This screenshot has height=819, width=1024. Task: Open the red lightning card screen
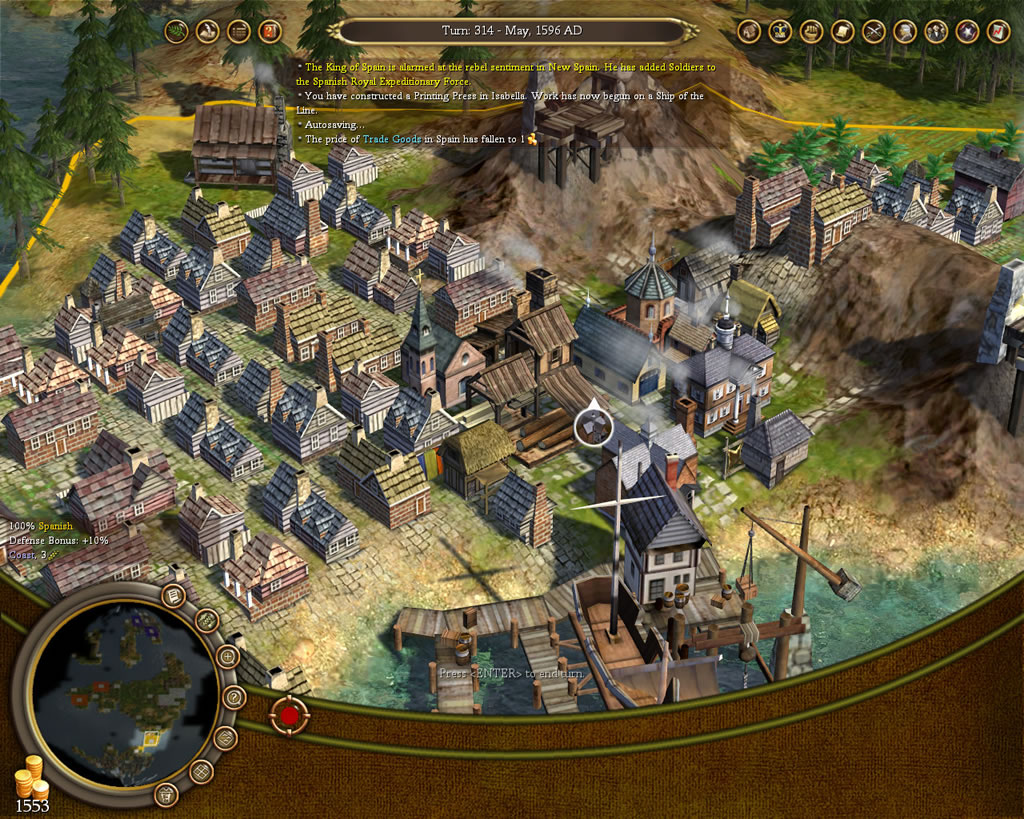[x=998, y=31]
